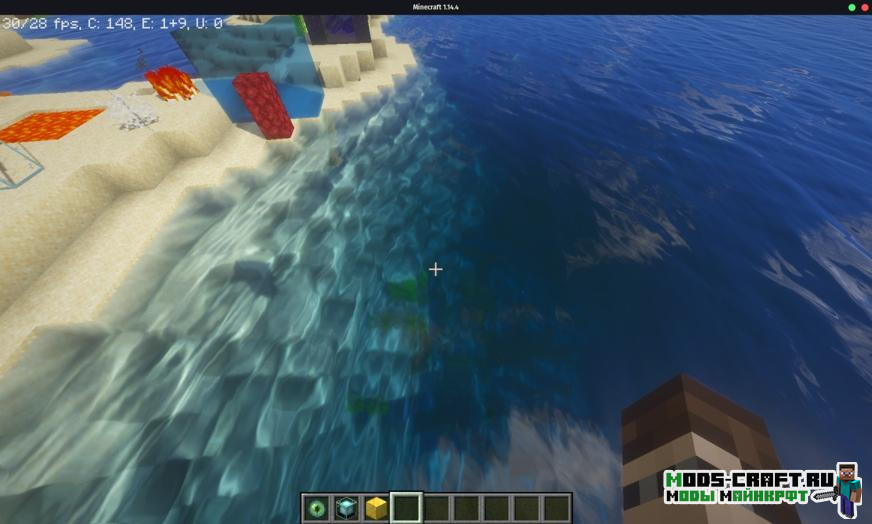Choose the beacon block in the hotbar
This screenshot has width=872, height=524.
[347, 508]
